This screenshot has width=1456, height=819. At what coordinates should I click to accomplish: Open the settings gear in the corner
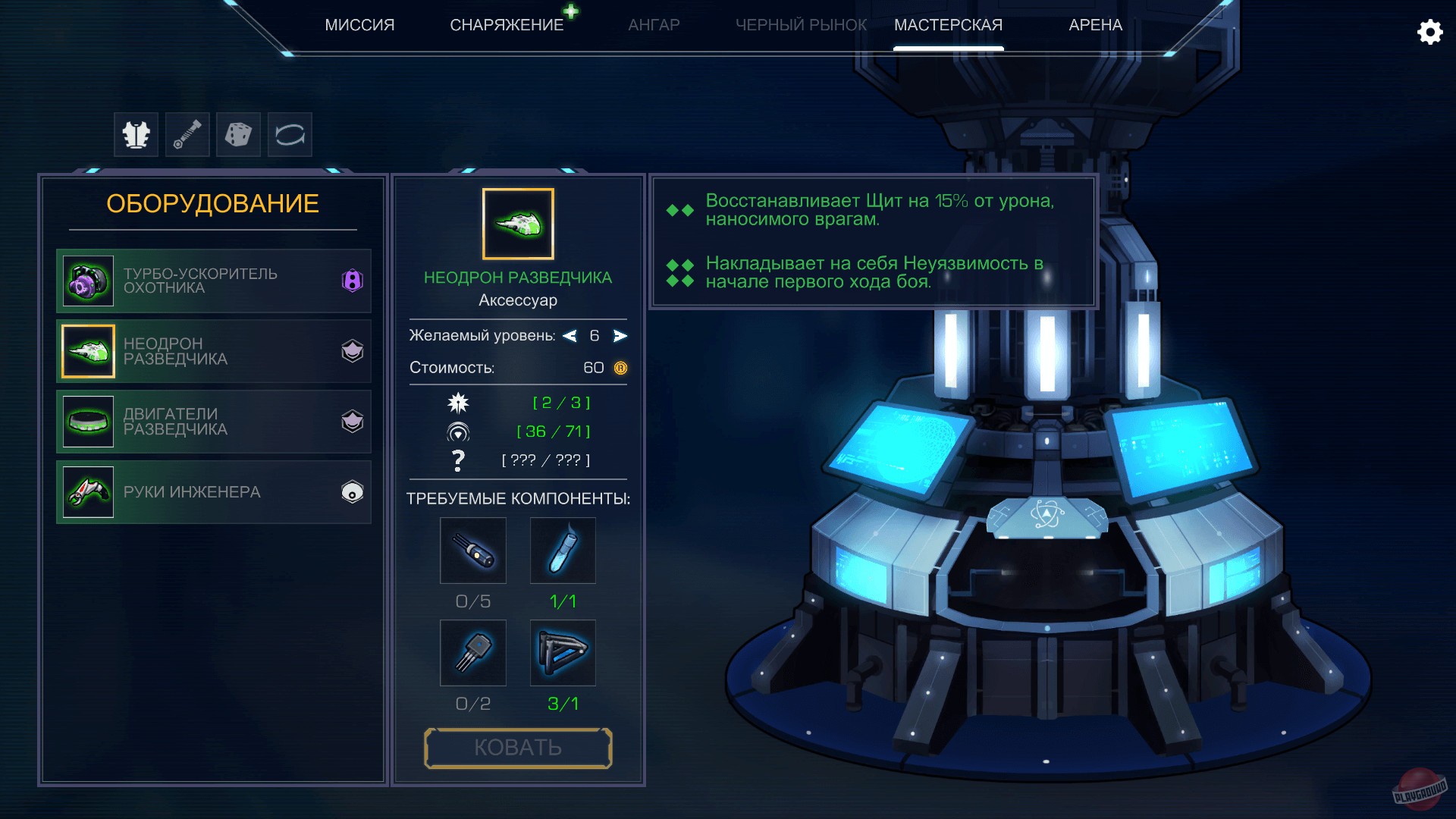(x=1430, y=32)
